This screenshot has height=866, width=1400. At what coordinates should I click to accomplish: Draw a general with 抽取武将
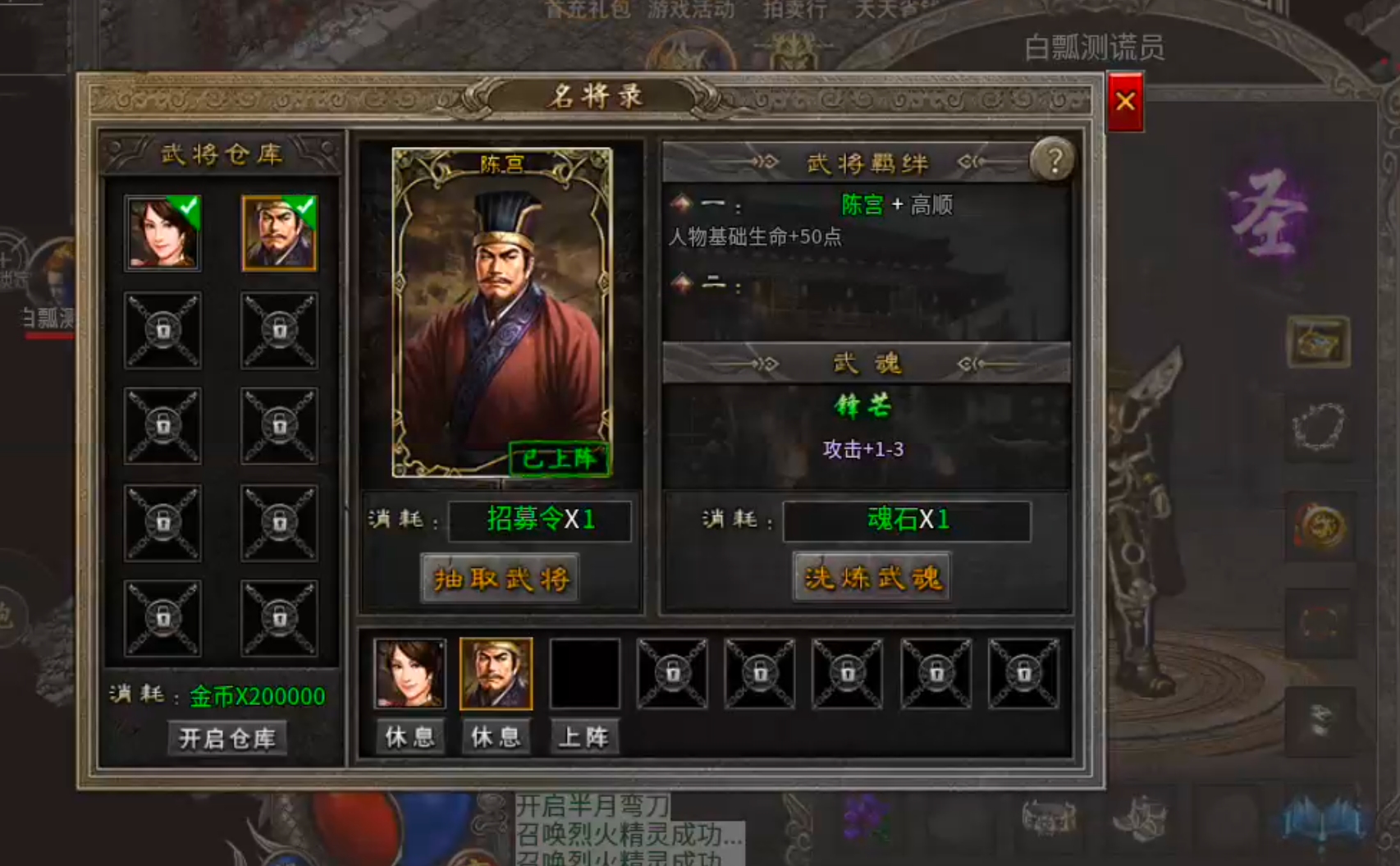tap(501, 579)
